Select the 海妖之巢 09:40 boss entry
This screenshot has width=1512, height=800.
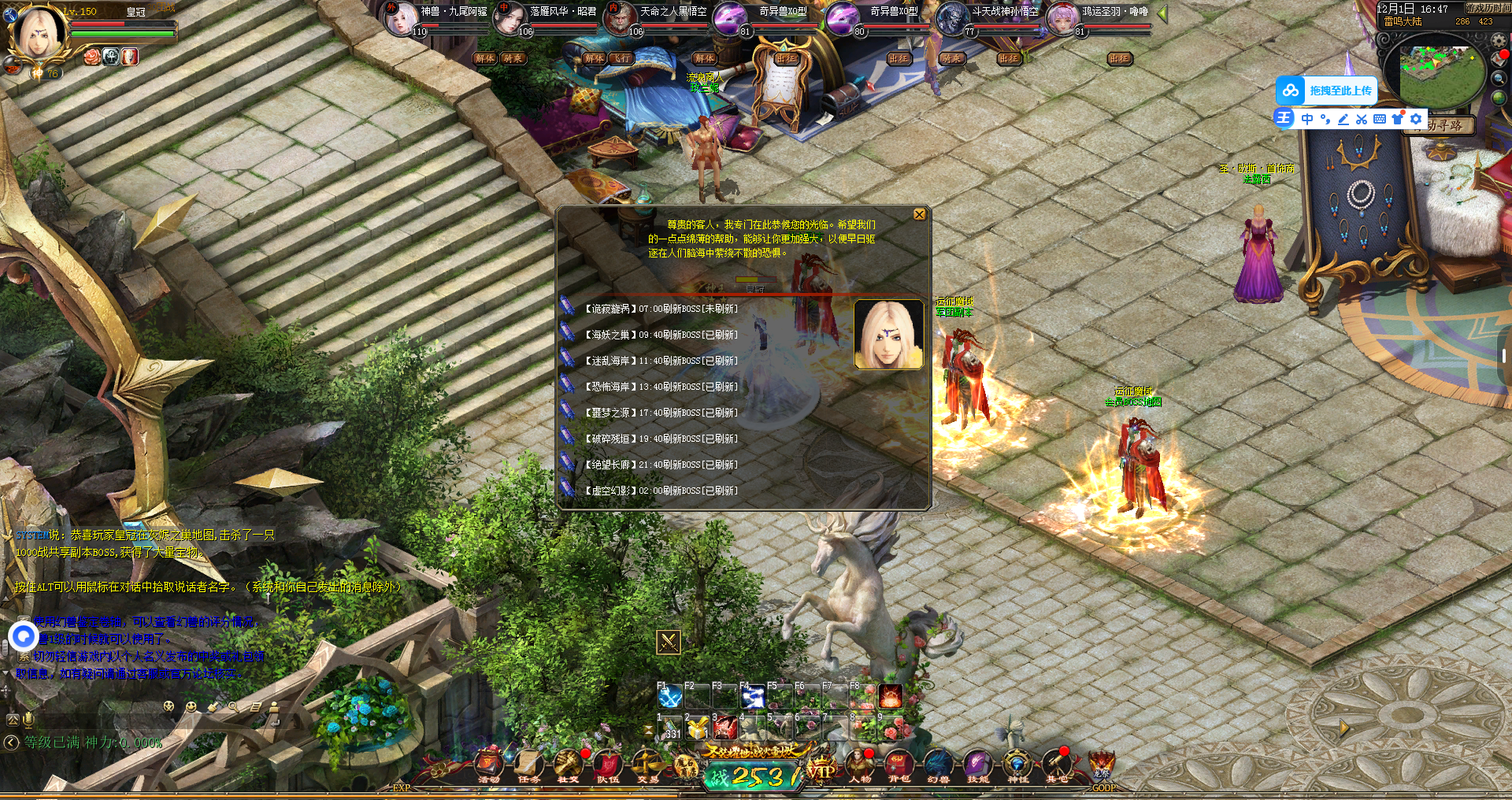coord(660,335)
